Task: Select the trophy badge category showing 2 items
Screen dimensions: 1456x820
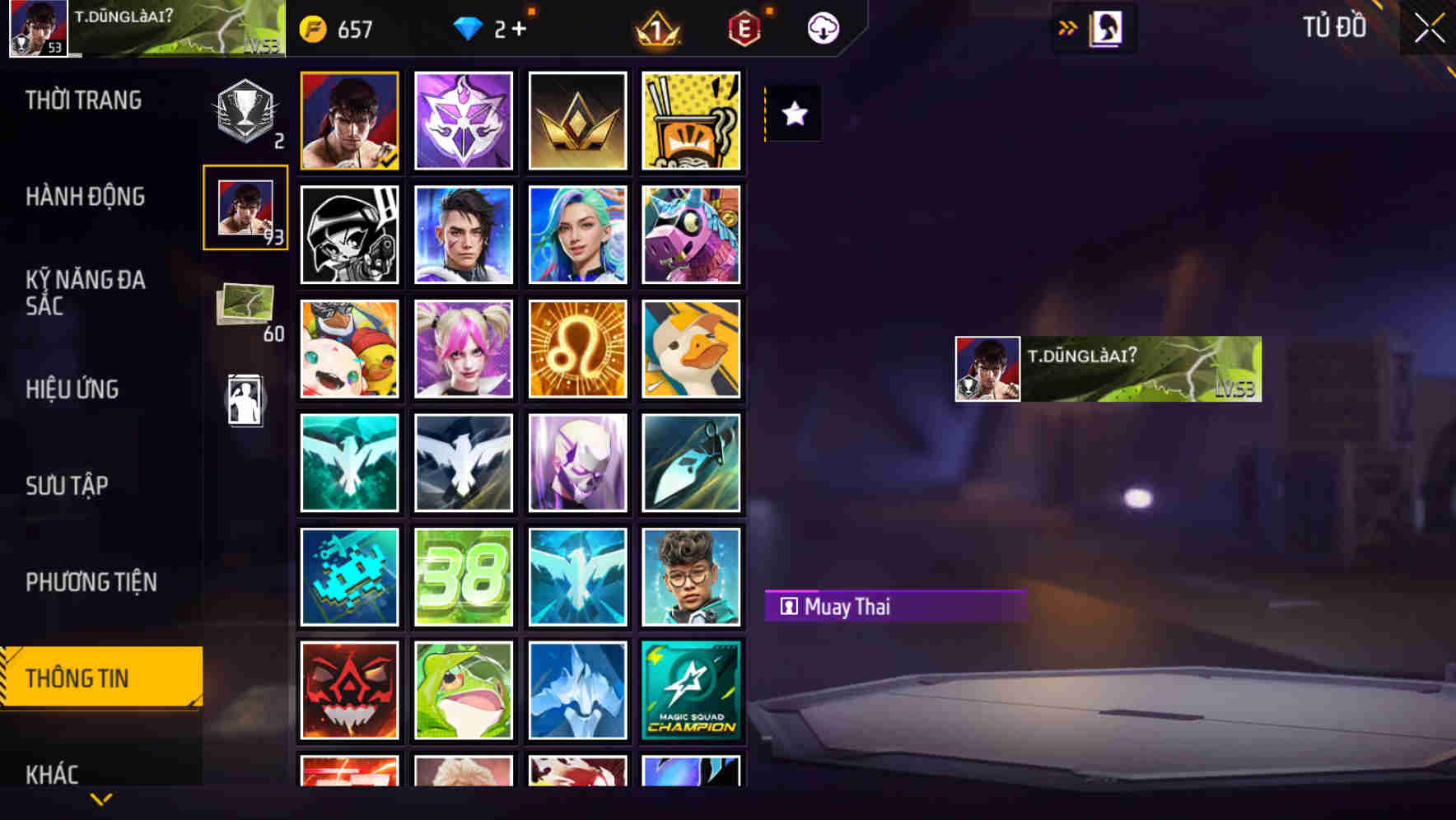Action: (245, 109)
